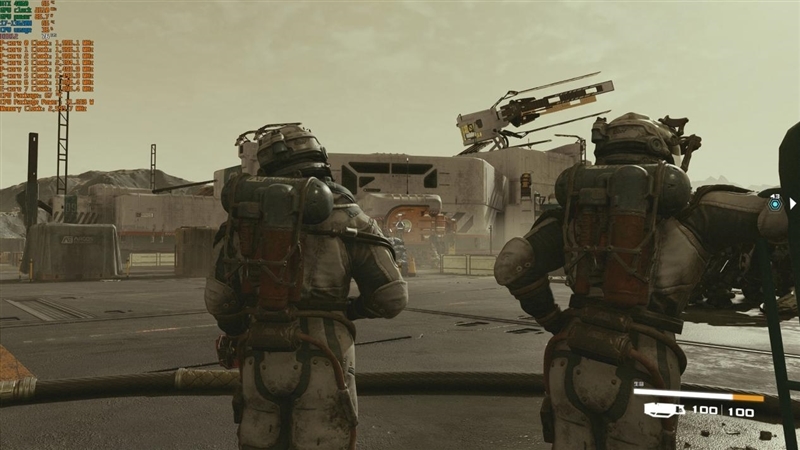Click the white arrow beside the objective marker
Screen dimensions: 800x450
coord(792,203)
